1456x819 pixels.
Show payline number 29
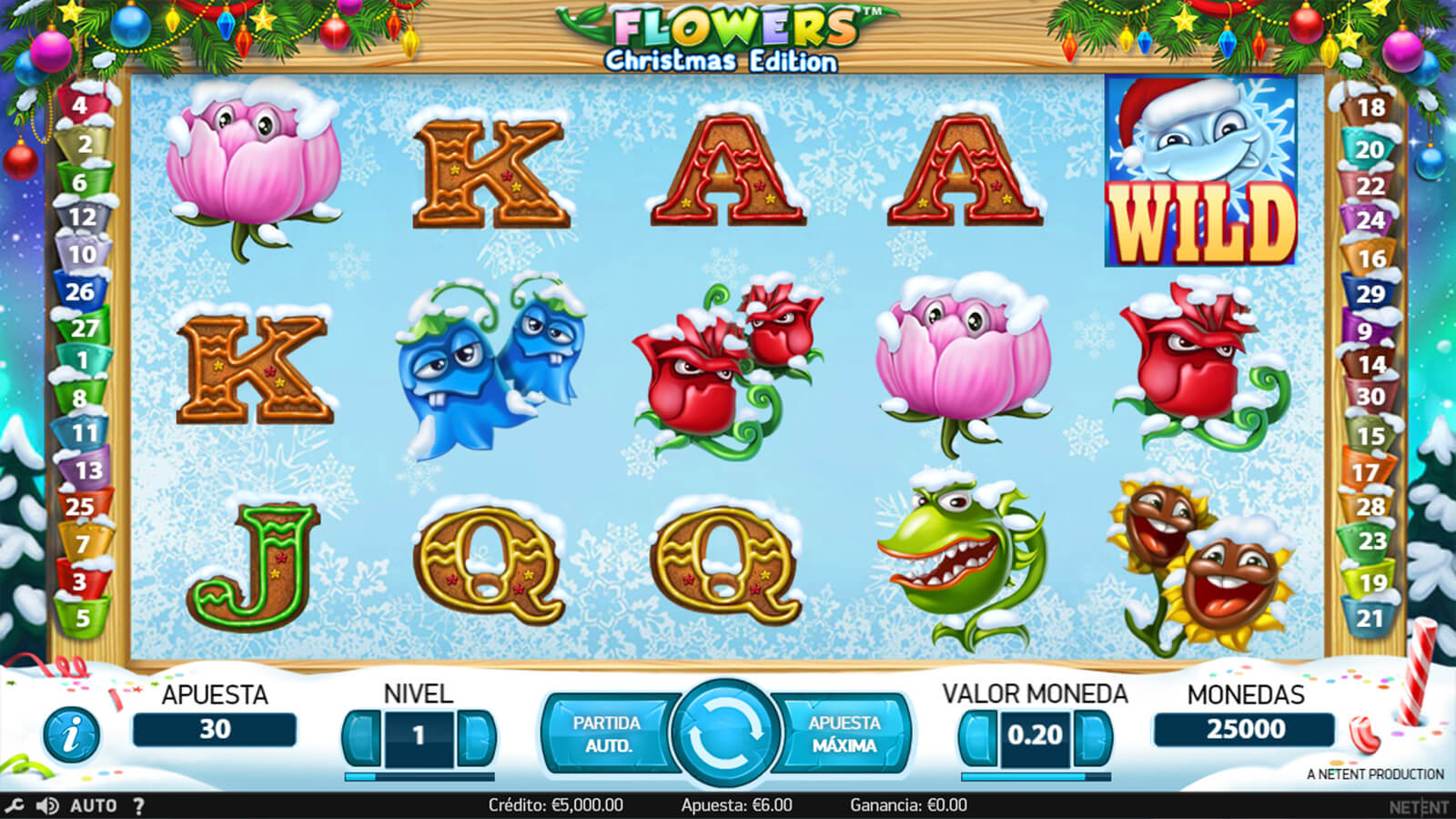tap(1370, 294)
